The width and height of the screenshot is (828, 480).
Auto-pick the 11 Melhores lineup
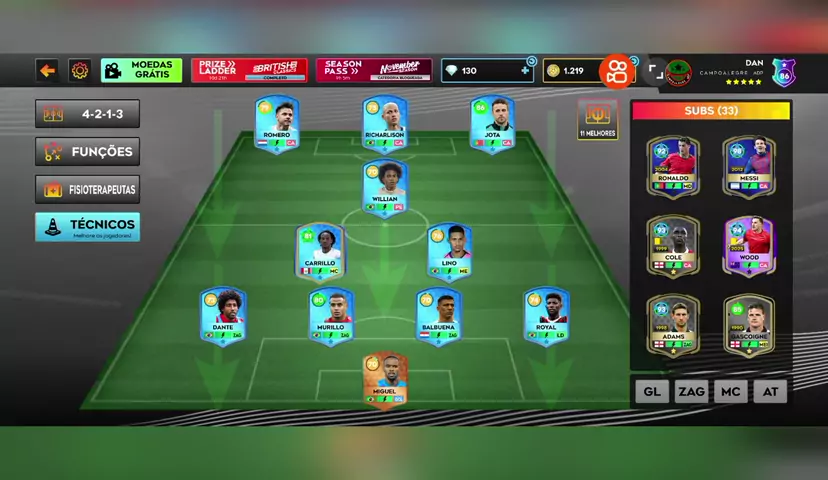coord(597,120)
